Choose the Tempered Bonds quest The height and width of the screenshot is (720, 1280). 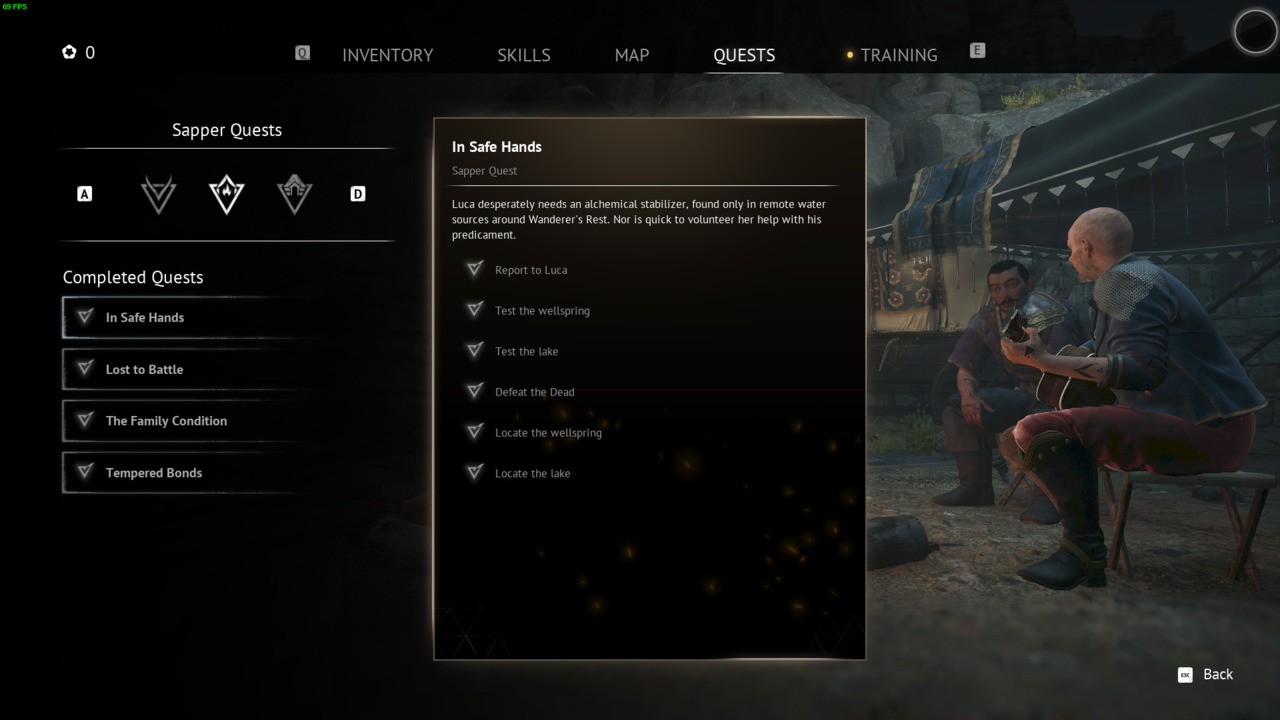pos(190,473)
